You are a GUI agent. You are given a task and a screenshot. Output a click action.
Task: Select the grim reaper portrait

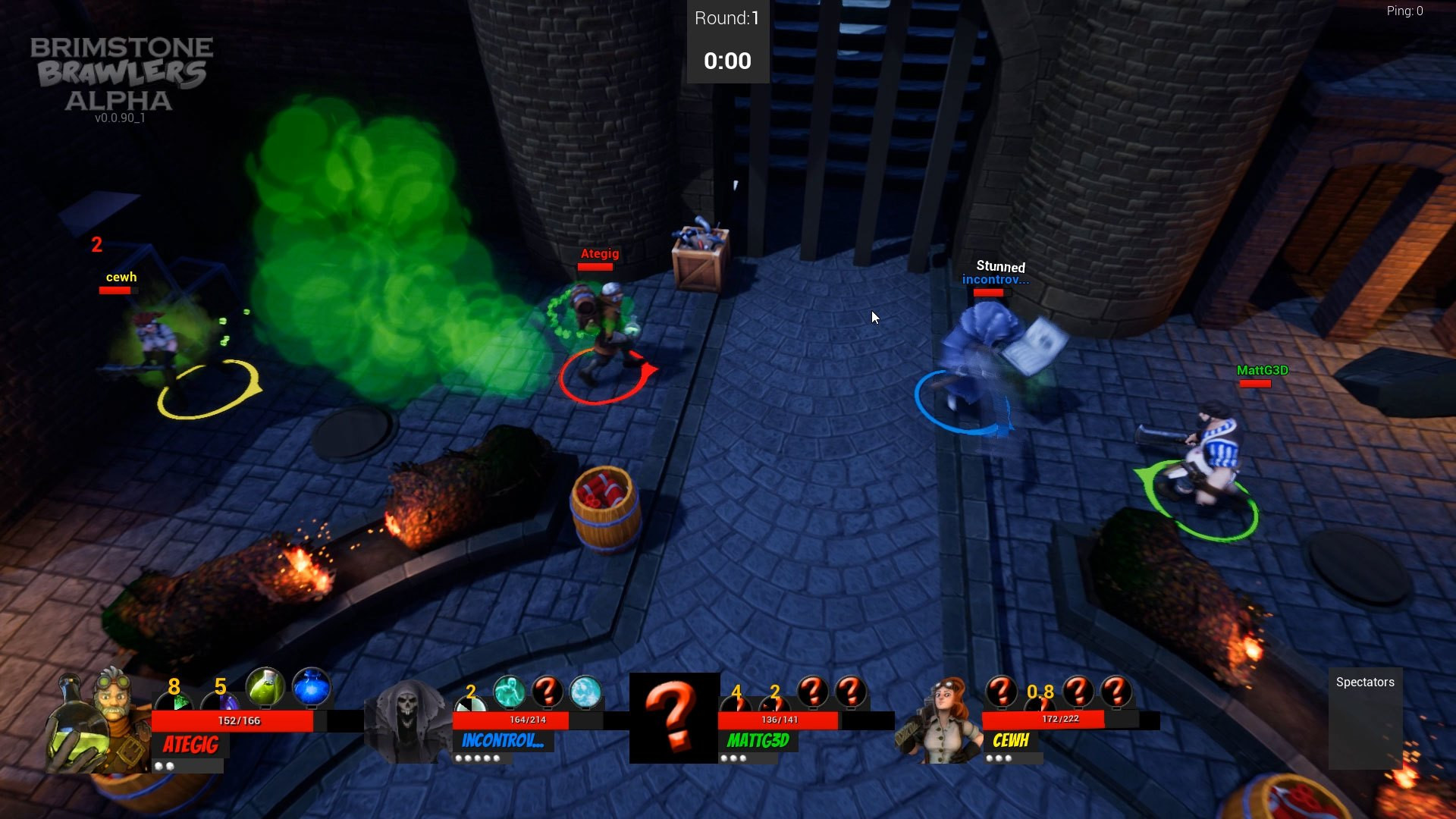coord(407,720)
